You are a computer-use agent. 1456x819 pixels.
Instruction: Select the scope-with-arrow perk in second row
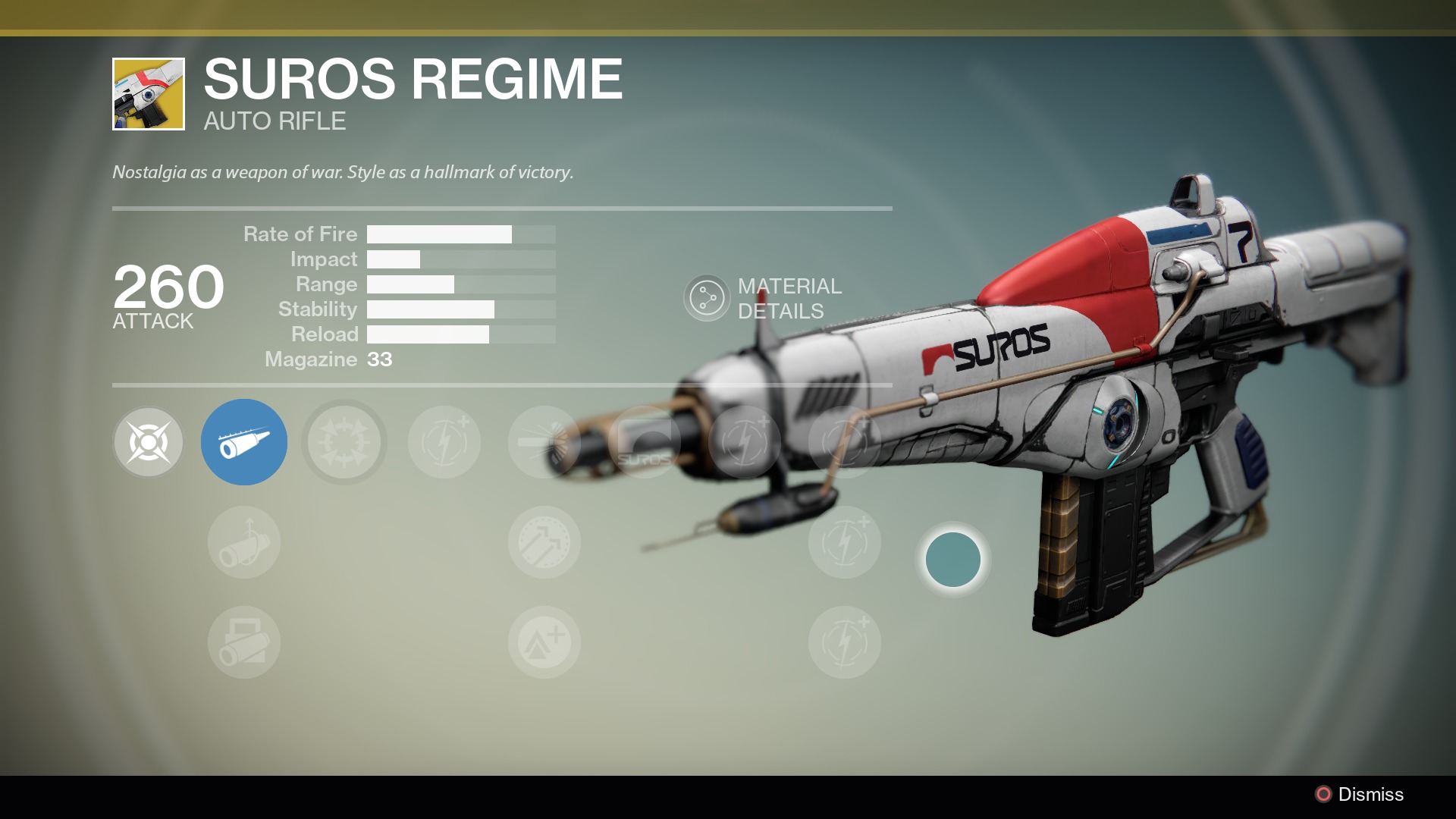pos(244,542)
